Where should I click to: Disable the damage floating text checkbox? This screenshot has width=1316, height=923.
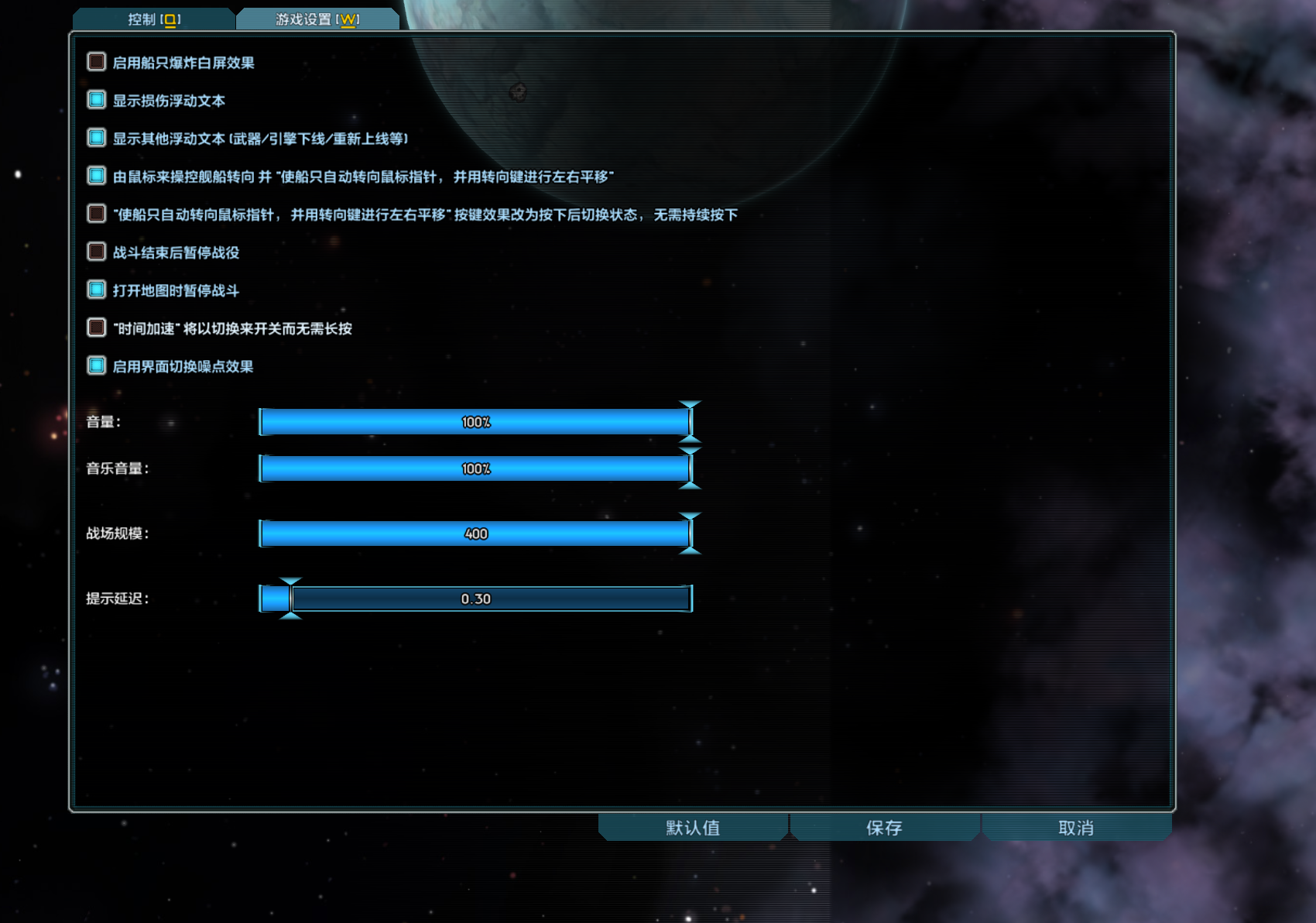pos(96,99)
